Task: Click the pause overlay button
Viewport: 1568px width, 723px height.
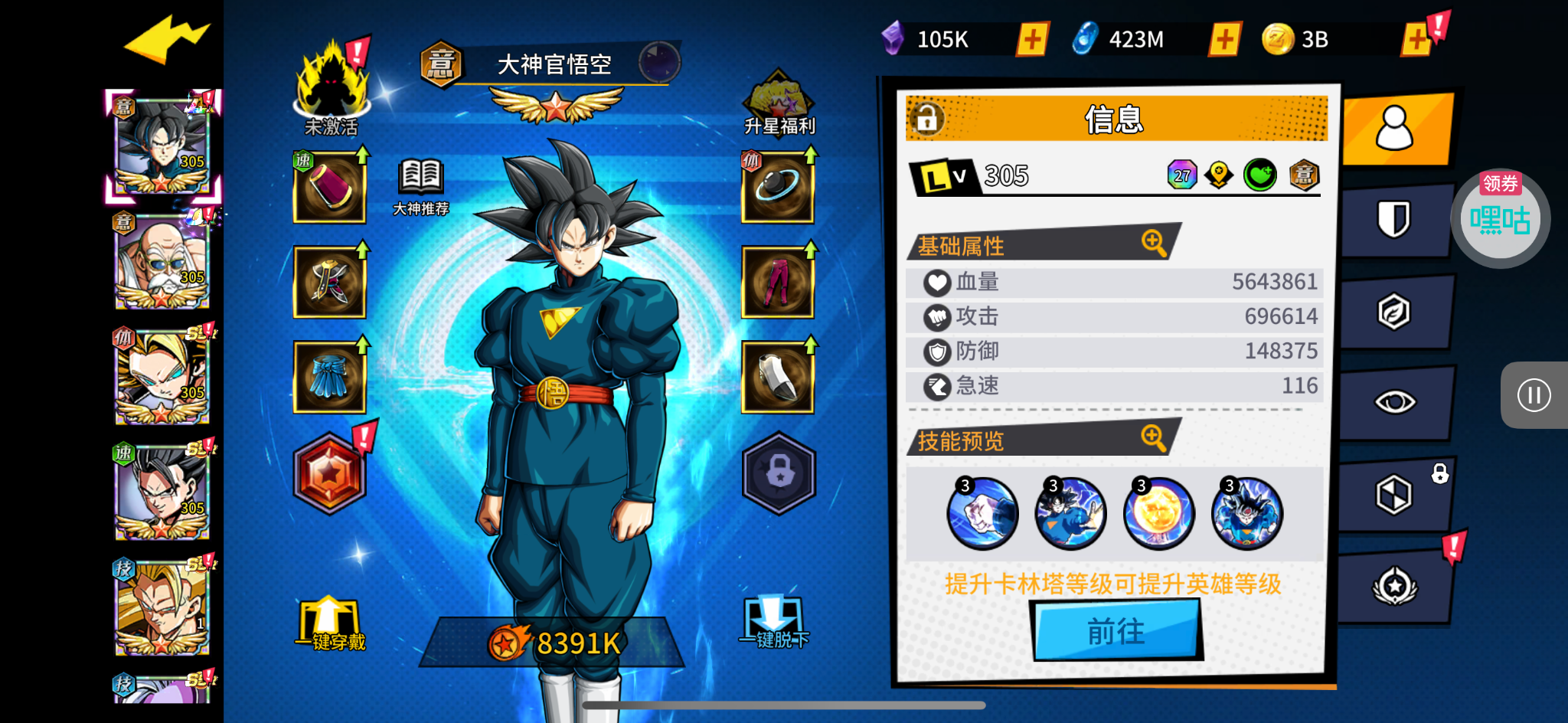Action: point(1534,395)
